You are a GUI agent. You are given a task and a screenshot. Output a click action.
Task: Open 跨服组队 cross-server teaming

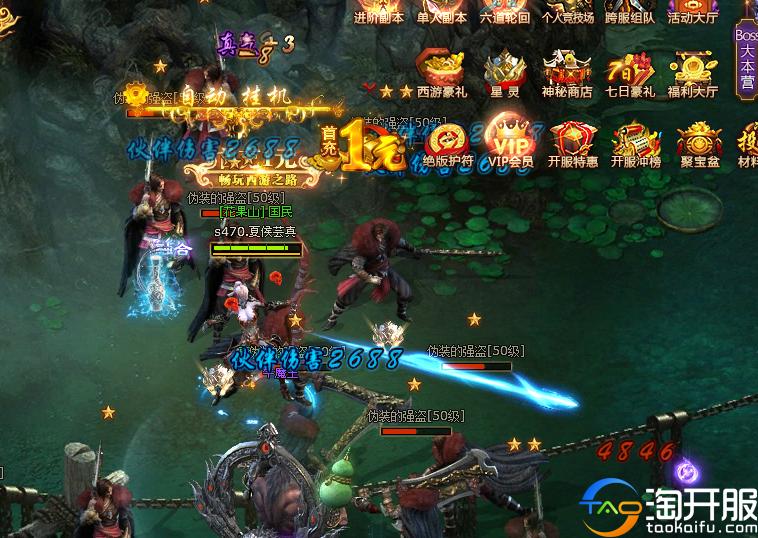[x=630, y=12]
